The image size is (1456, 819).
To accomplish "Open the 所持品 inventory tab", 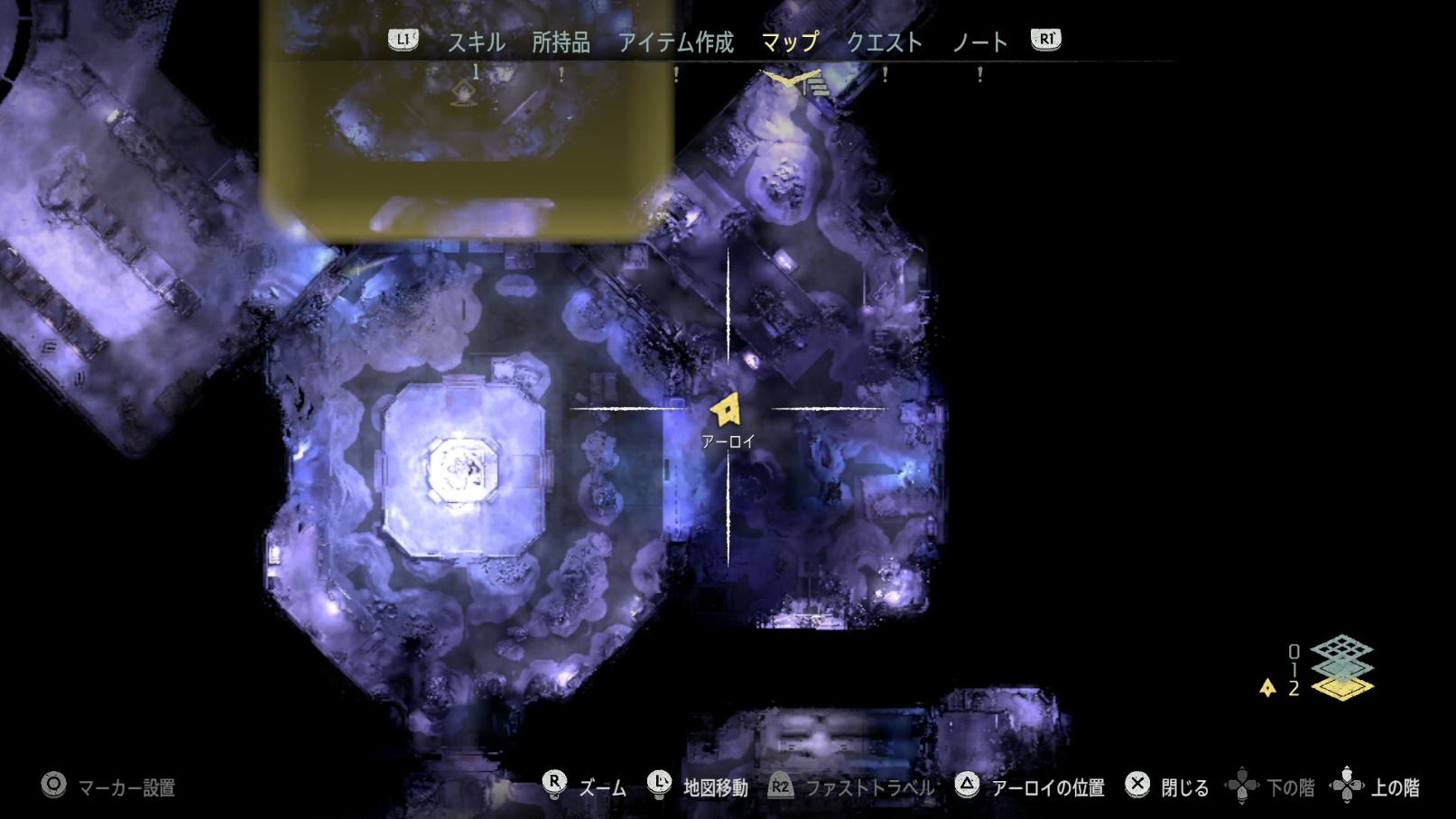I will click(563, 41).
